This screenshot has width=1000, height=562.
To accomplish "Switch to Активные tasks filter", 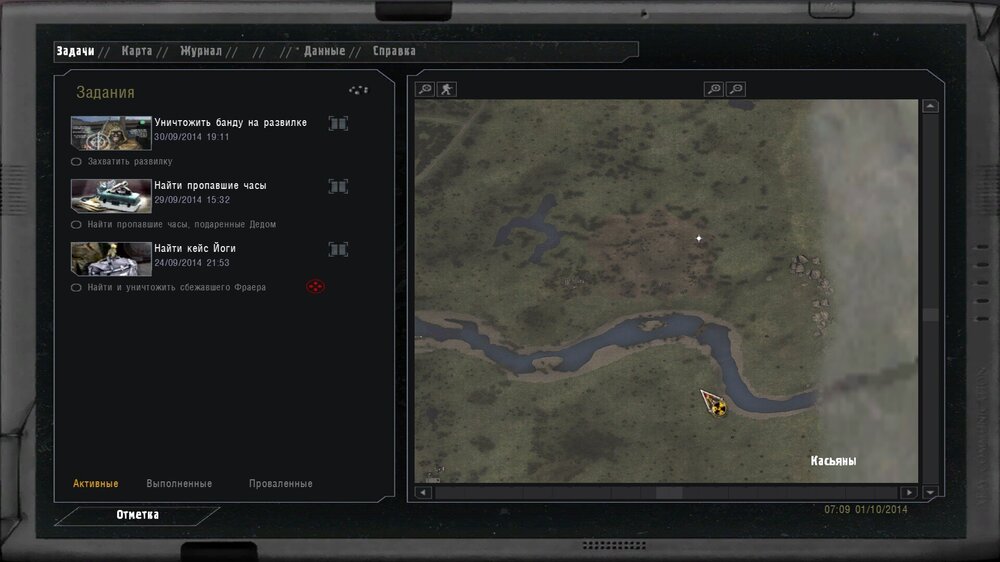I will (x=96, y=484).
